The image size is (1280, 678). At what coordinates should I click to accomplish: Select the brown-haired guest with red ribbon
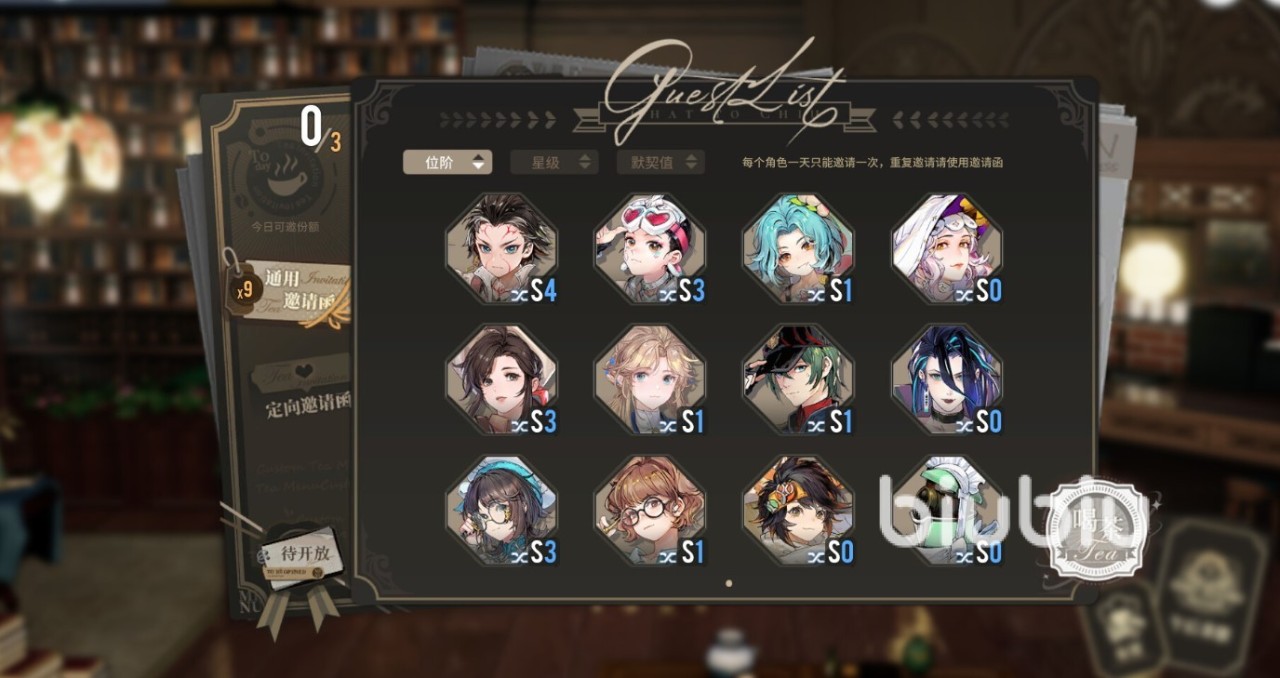[501, 379]
